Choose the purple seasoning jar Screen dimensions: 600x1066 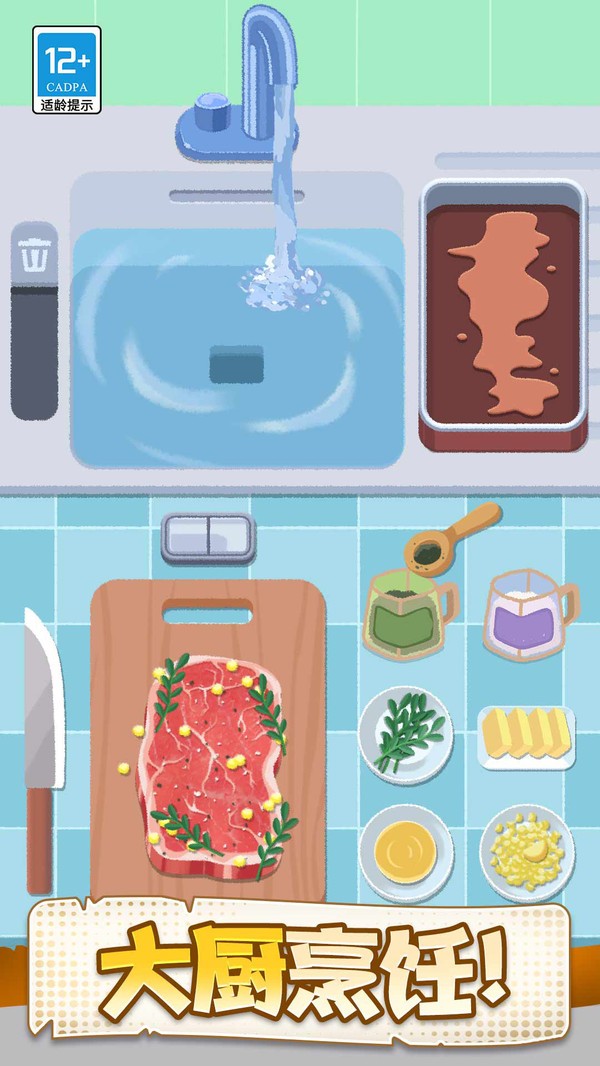(525, 616)
